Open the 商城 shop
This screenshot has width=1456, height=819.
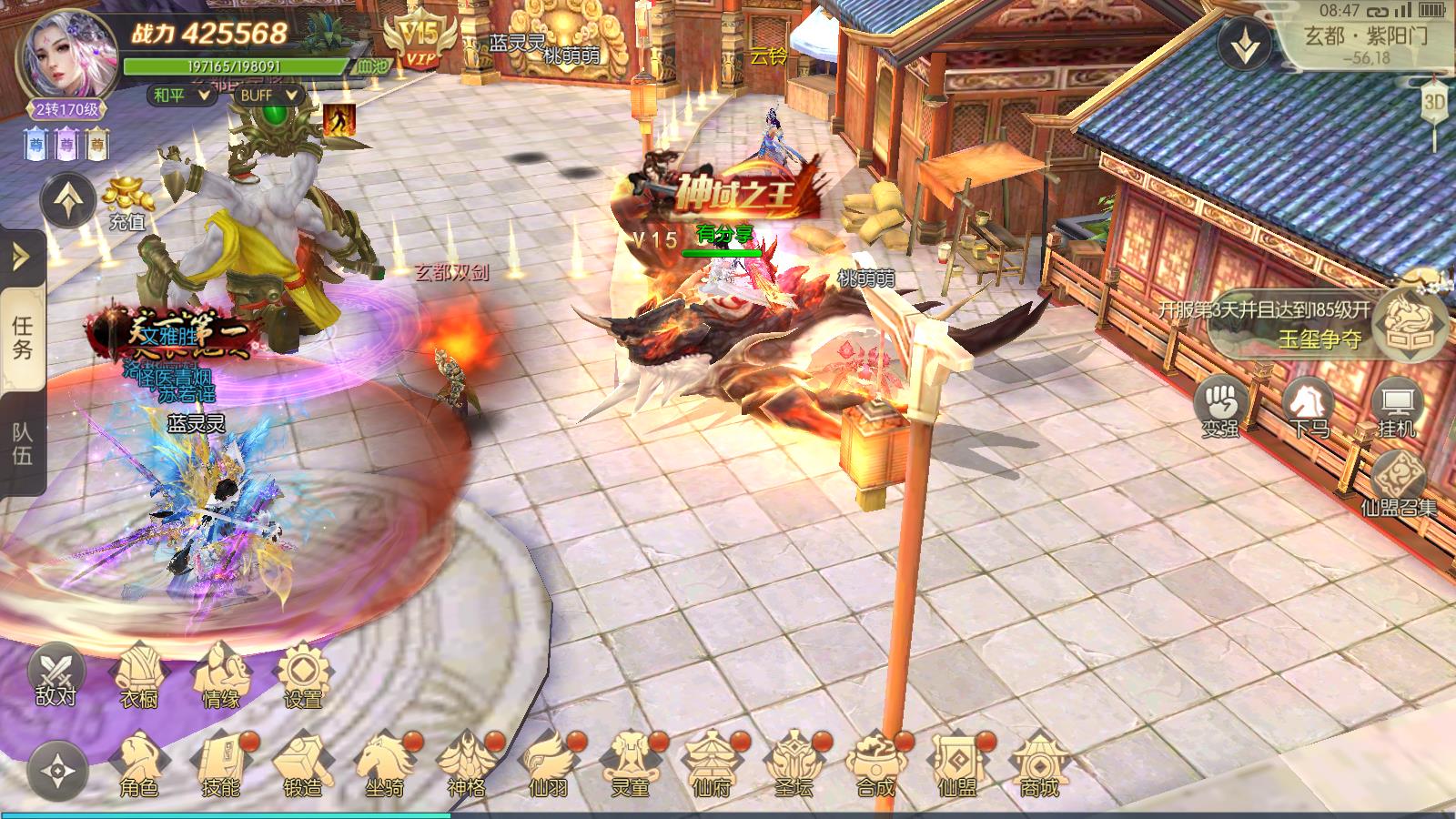click(x=1038, y=765)
